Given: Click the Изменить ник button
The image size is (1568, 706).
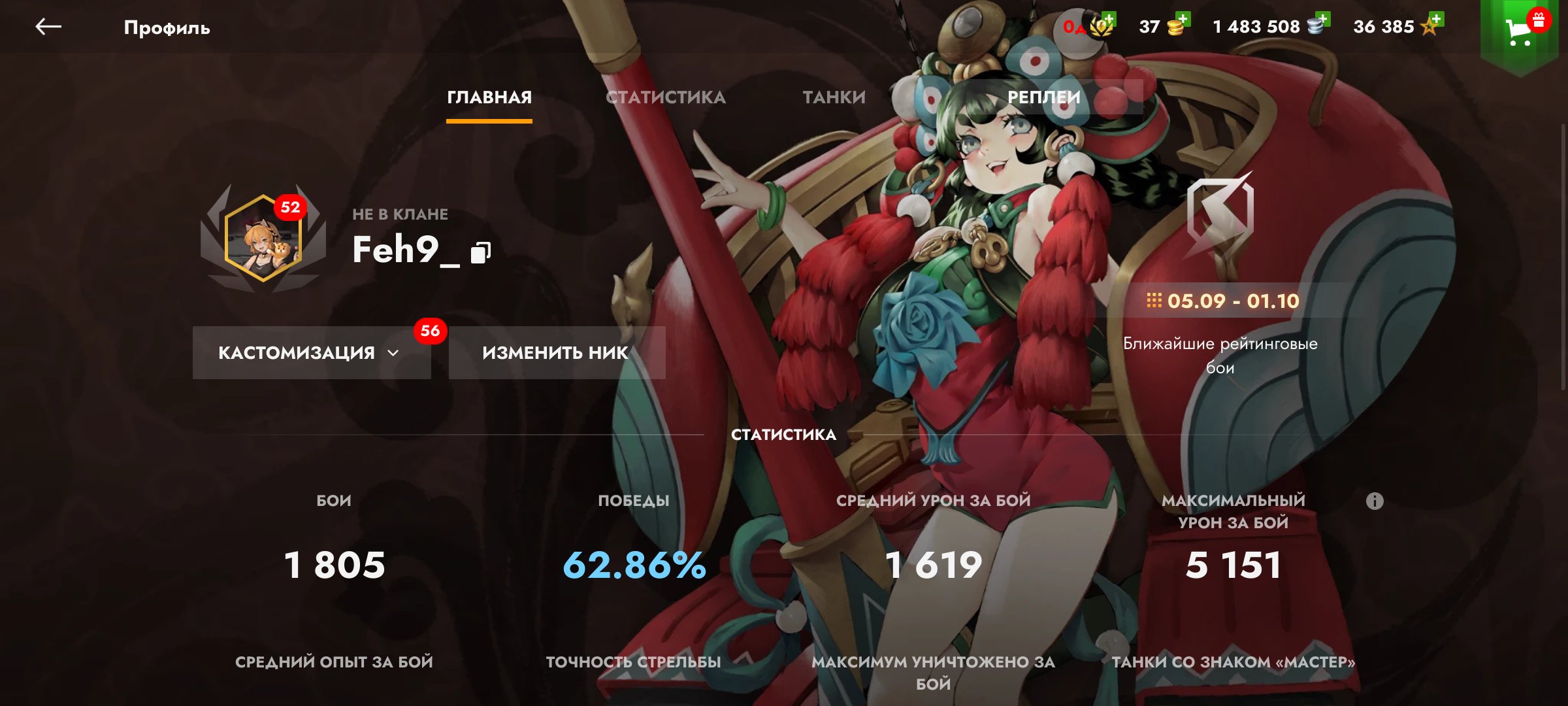Looking at the screenshot, I should coord(556,353).
